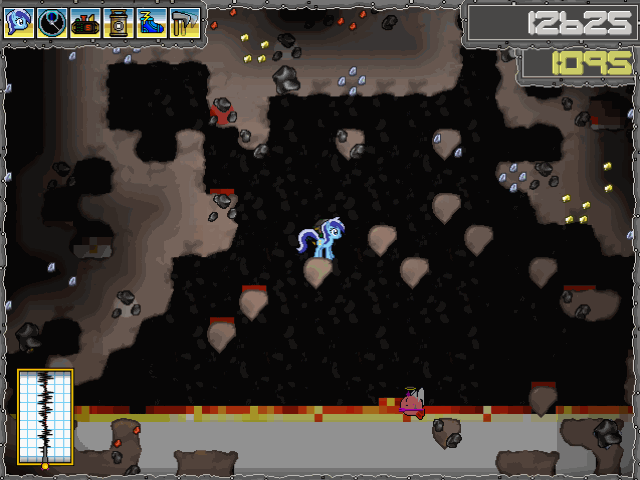The width and height of the screenshot is (640, 480).
Task: Use the lightning speed boots item
Action: [152, 22]
